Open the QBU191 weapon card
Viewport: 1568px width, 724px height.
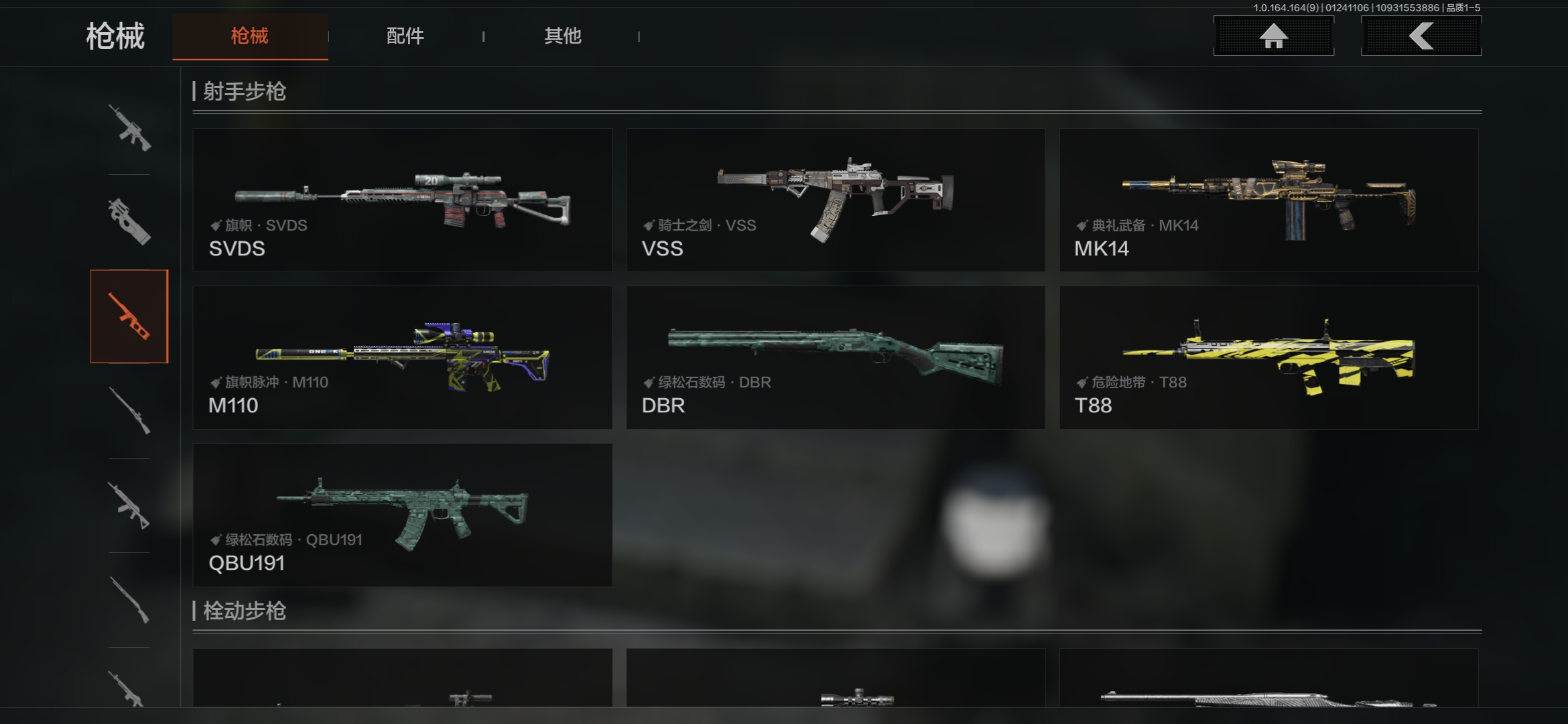pyautogui.click(x=402, y=515)
